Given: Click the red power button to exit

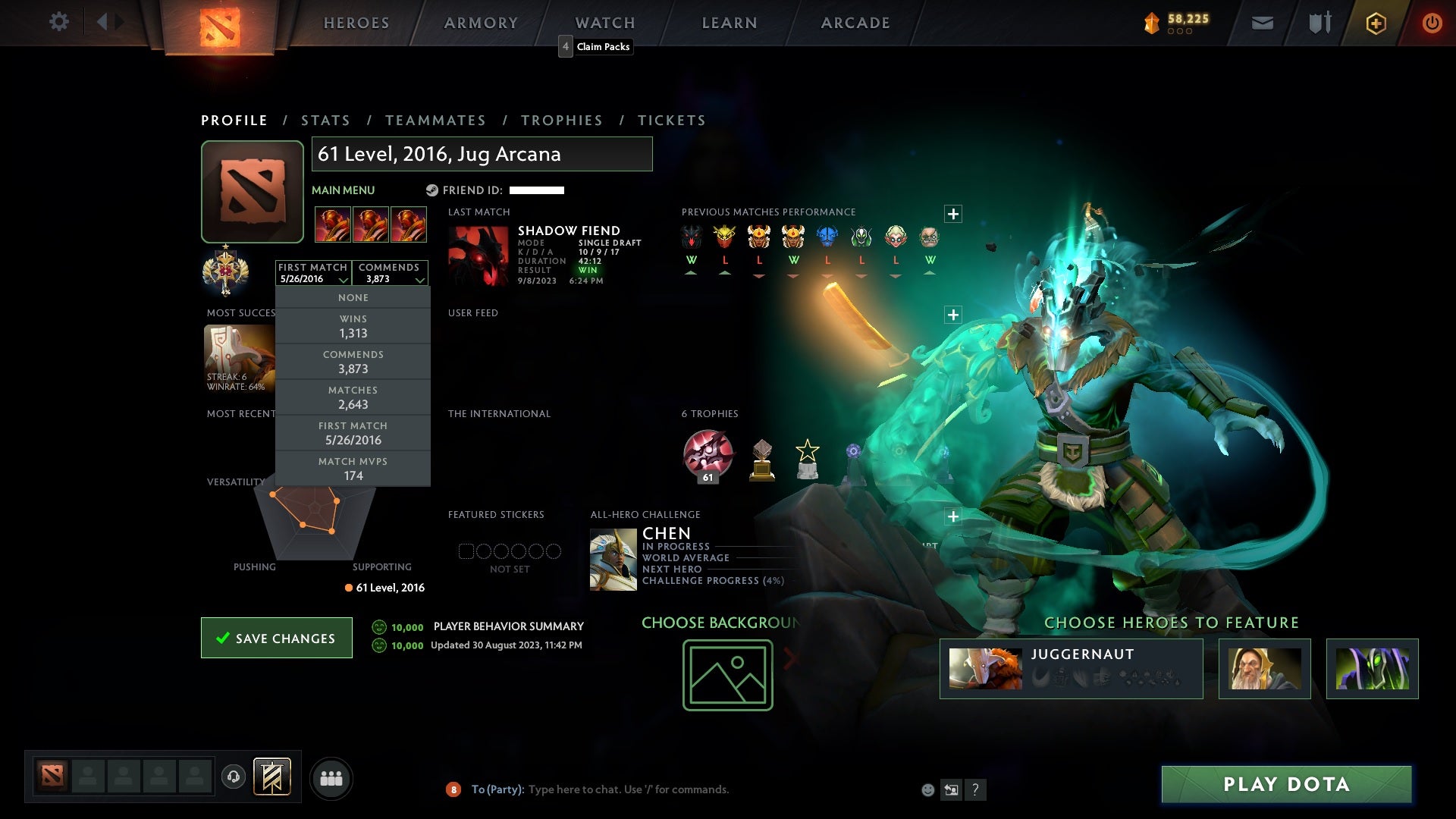Looking at the screenshot, I should click(x=1432, y=23).
